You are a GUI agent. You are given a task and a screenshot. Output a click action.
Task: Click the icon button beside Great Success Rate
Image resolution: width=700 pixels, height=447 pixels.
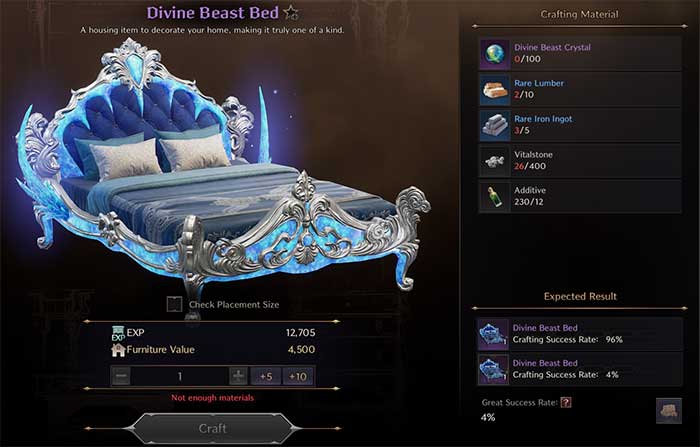point(668,410)
